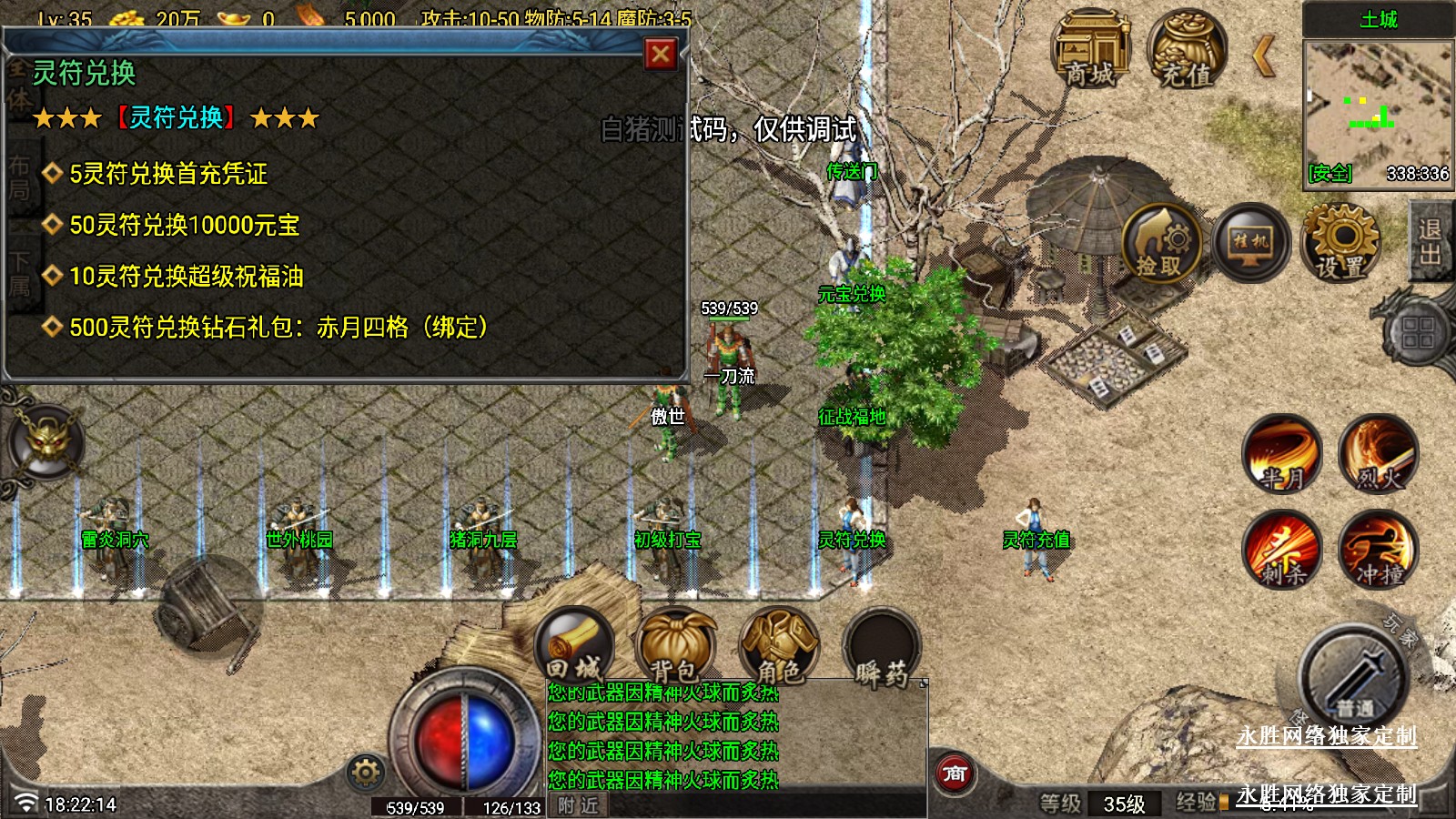Activate the 烈火 skill
1456x819 pixels.
(1378, 454)
